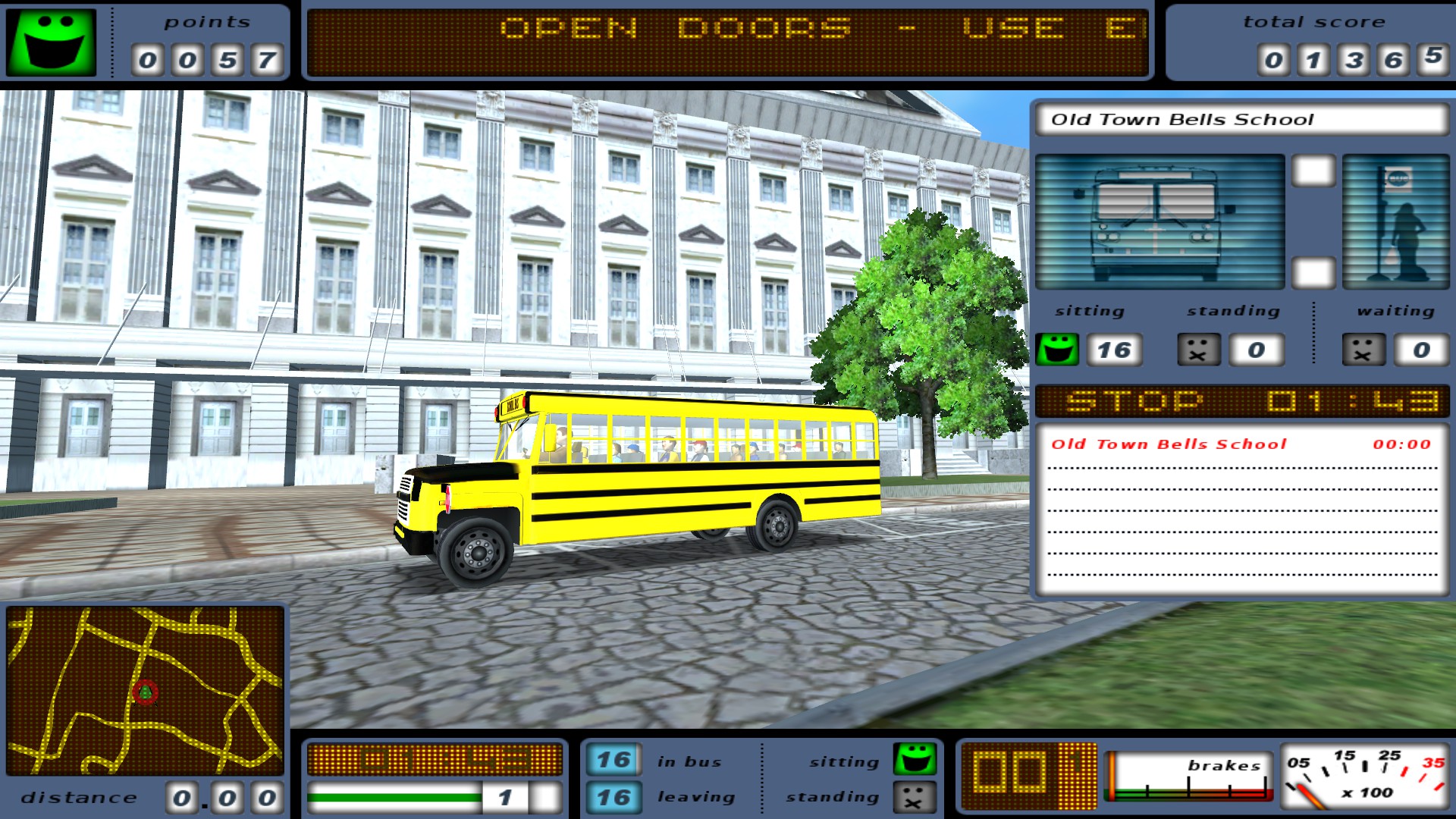Click the green smiley face points icon
This screenshot has height=819, width=1456.
[50, 43]
